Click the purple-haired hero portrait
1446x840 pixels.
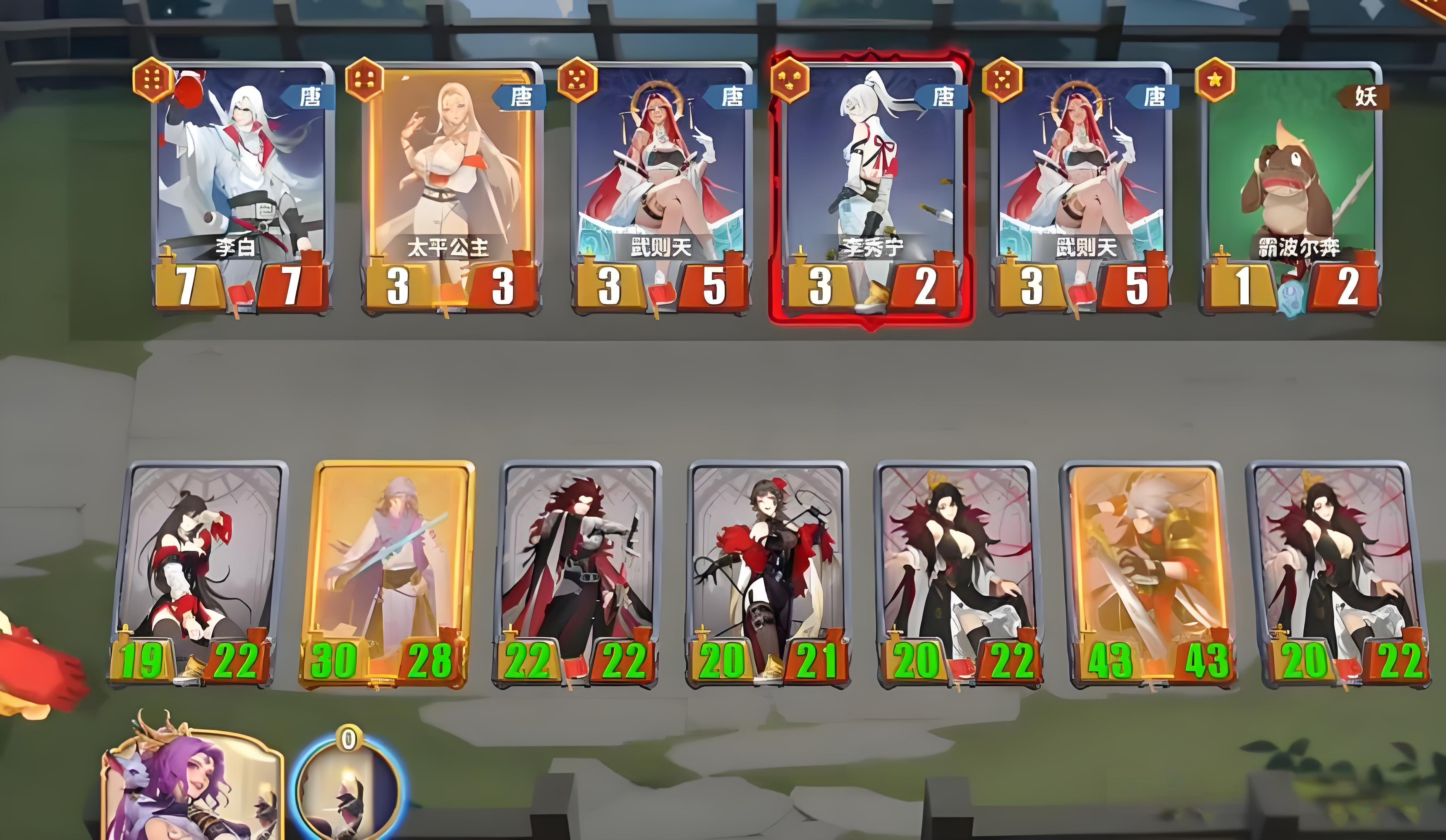[x=192, y=788]
